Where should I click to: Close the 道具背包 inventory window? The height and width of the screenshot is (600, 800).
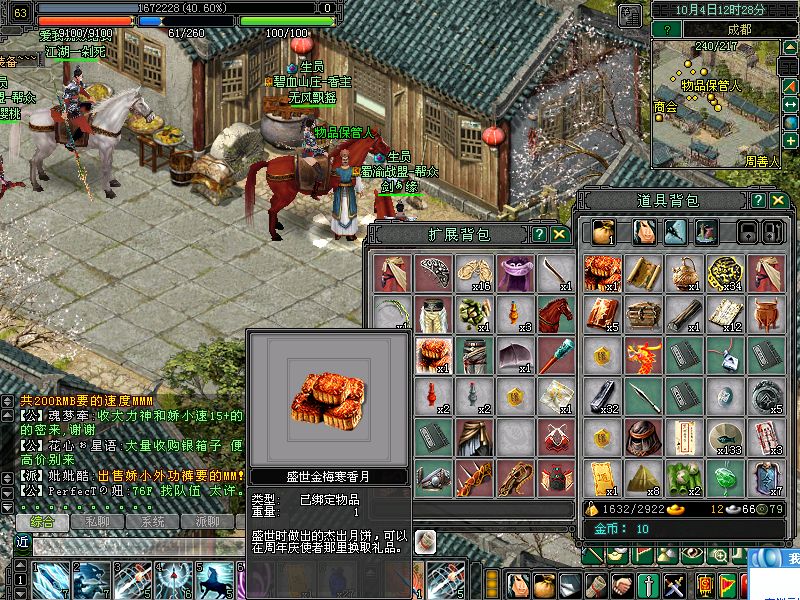pos(781,201)
